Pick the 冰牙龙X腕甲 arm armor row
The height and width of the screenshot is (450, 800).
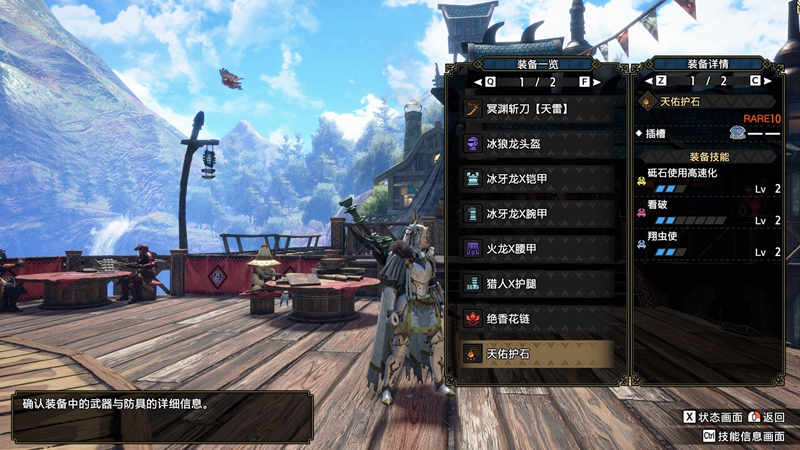tap(538, 213)
